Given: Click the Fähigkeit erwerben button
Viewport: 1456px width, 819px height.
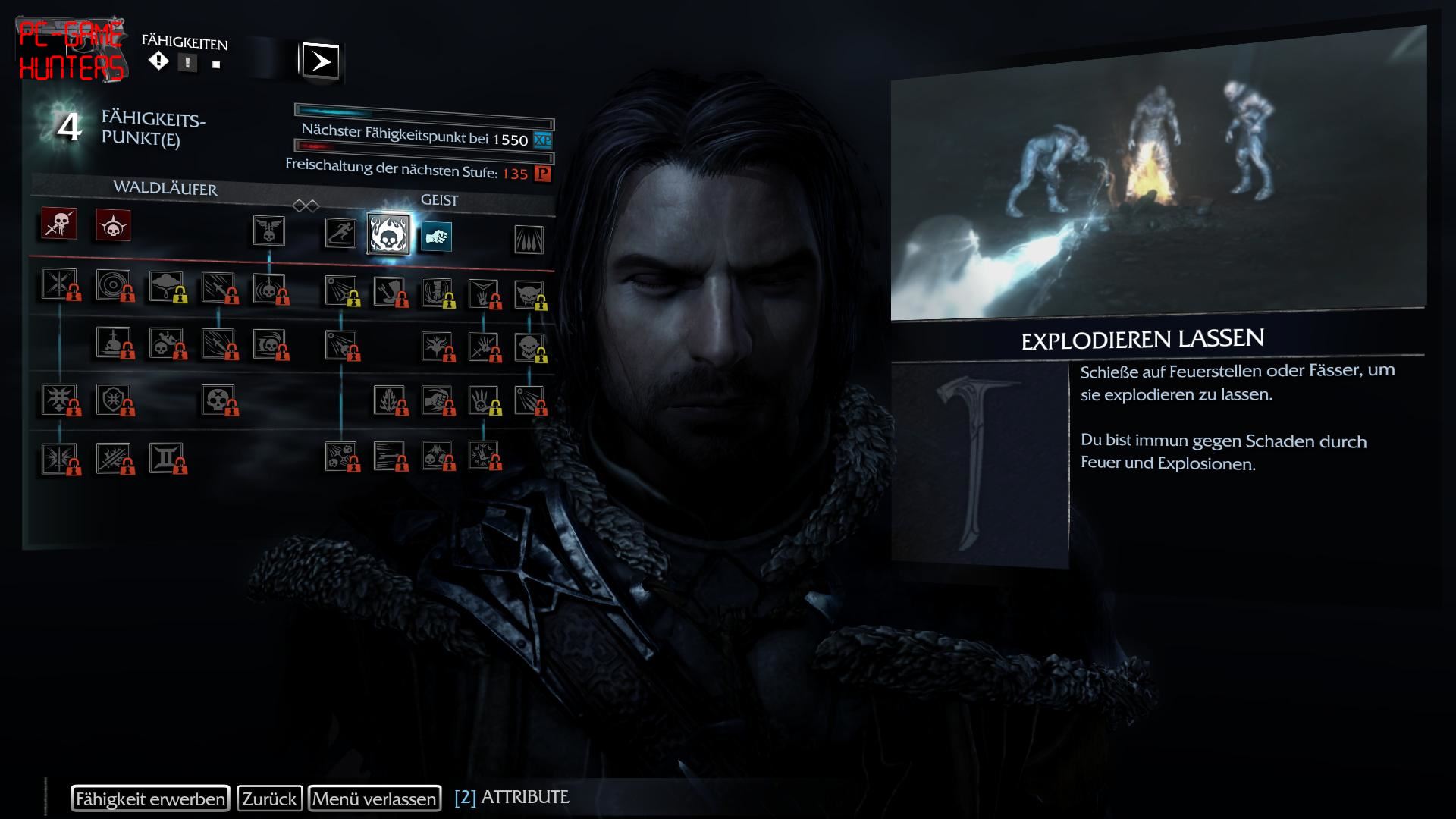Looking at the screenshot, I should pyautogui.click(x=150, y=799).
